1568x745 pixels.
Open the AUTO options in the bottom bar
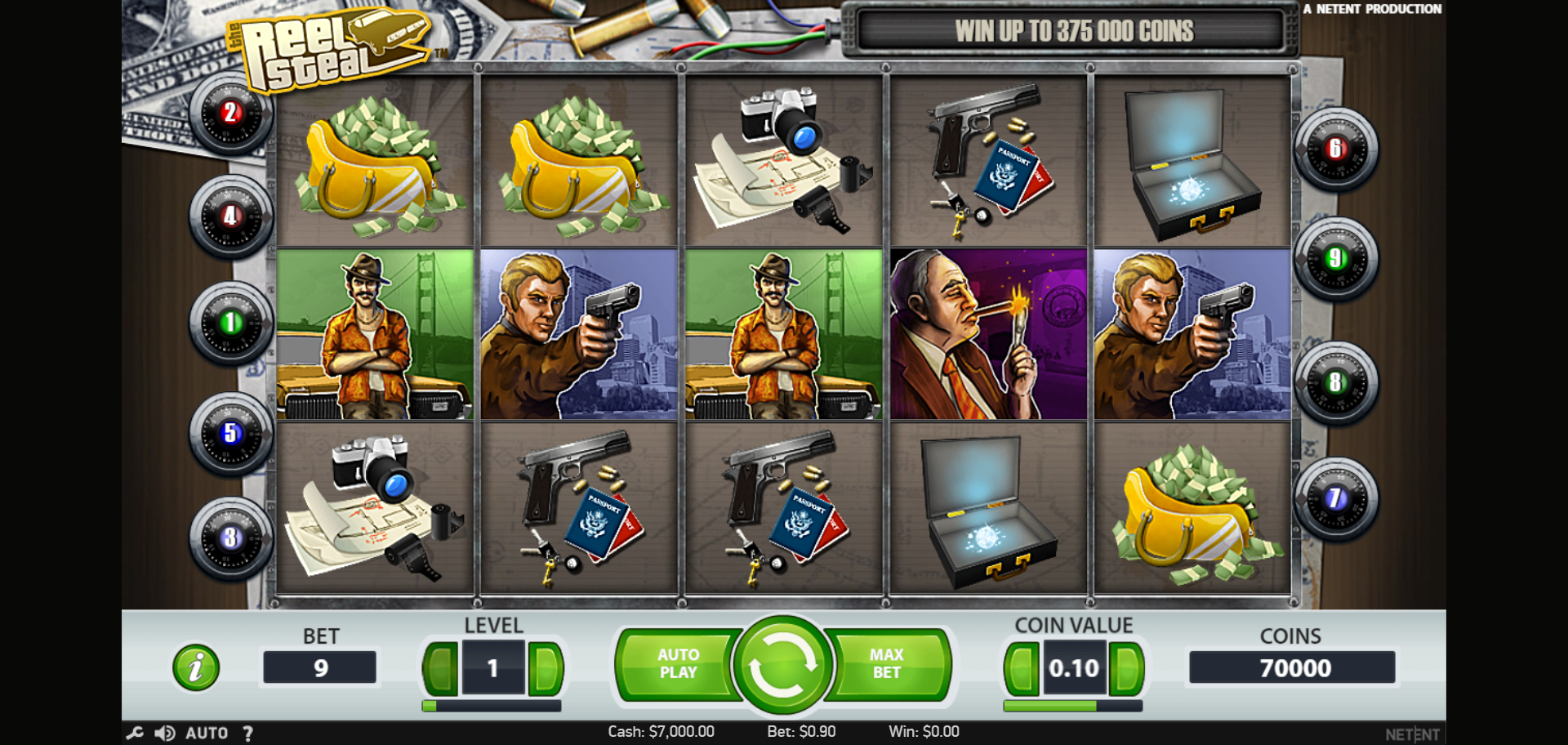tap(207, 733)
